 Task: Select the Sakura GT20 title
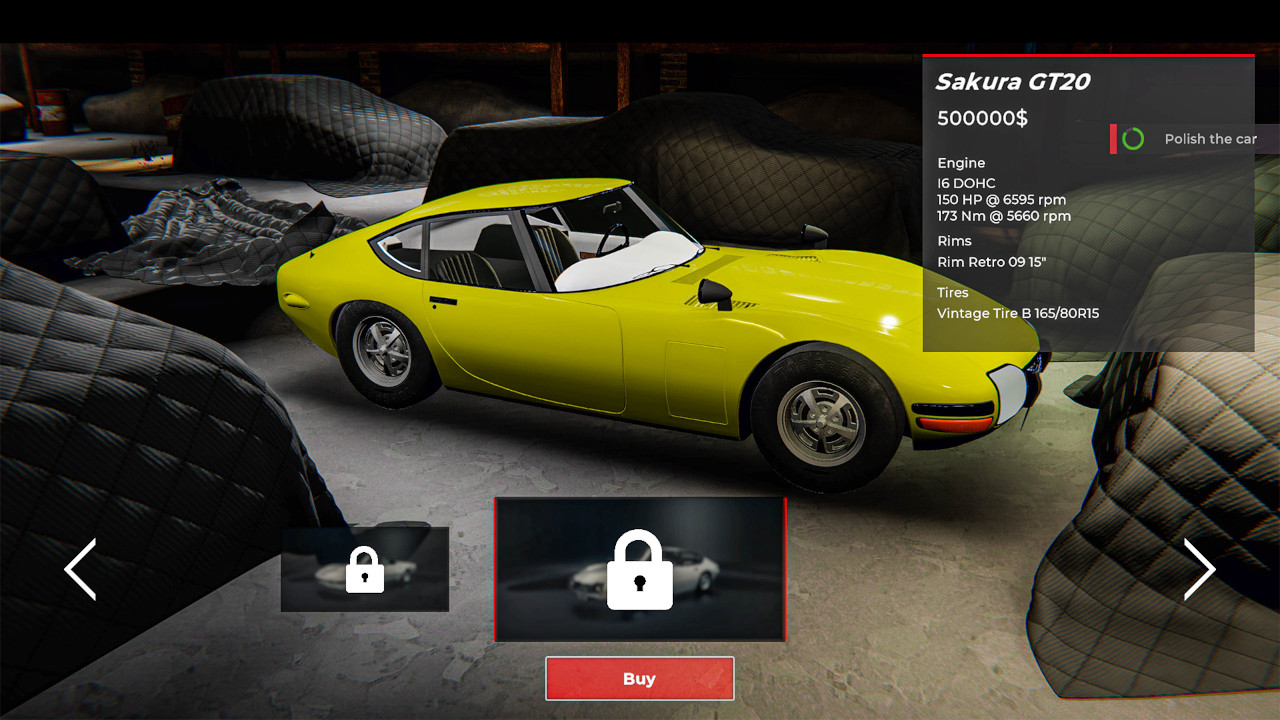(1013, 83)
